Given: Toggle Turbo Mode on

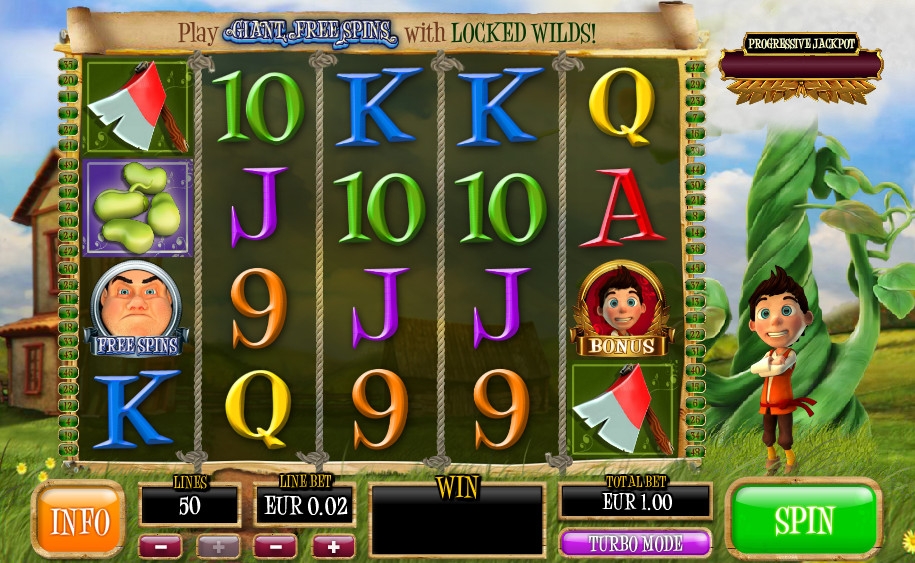Looking at the screenshot, I should click(x=635, y=544).
